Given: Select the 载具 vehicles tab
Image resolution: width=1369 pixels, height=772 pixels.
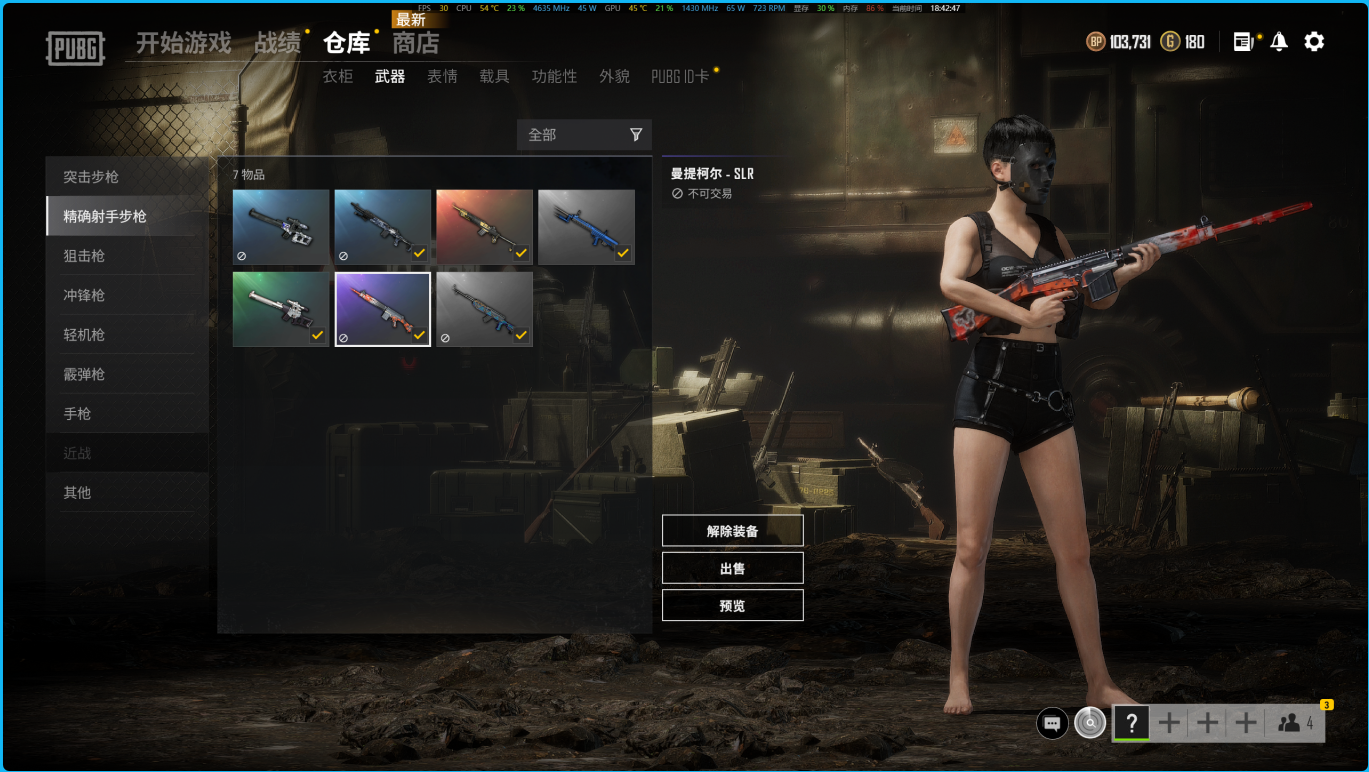Looking at the screenshot, I should click(x=494, y=76).
